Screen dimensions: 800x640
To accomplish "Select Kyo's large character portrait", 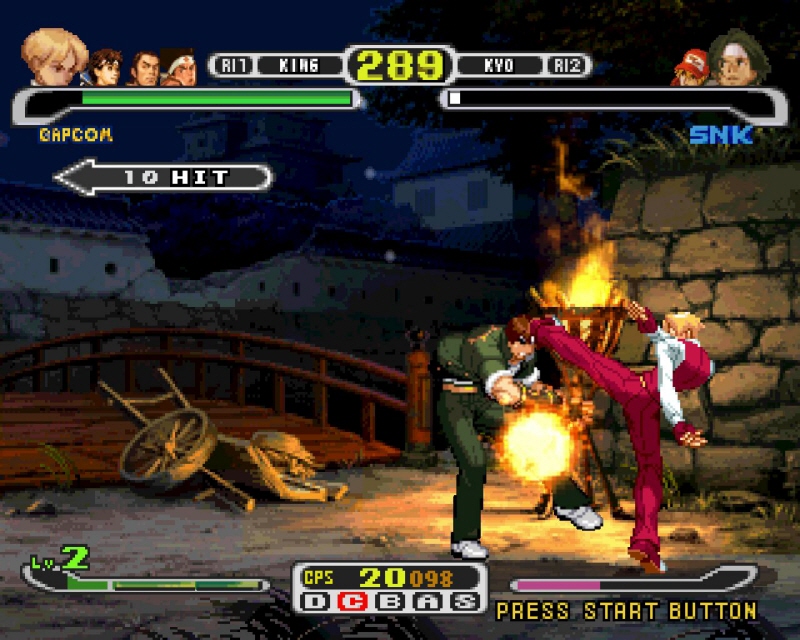I will pos(739,58).
